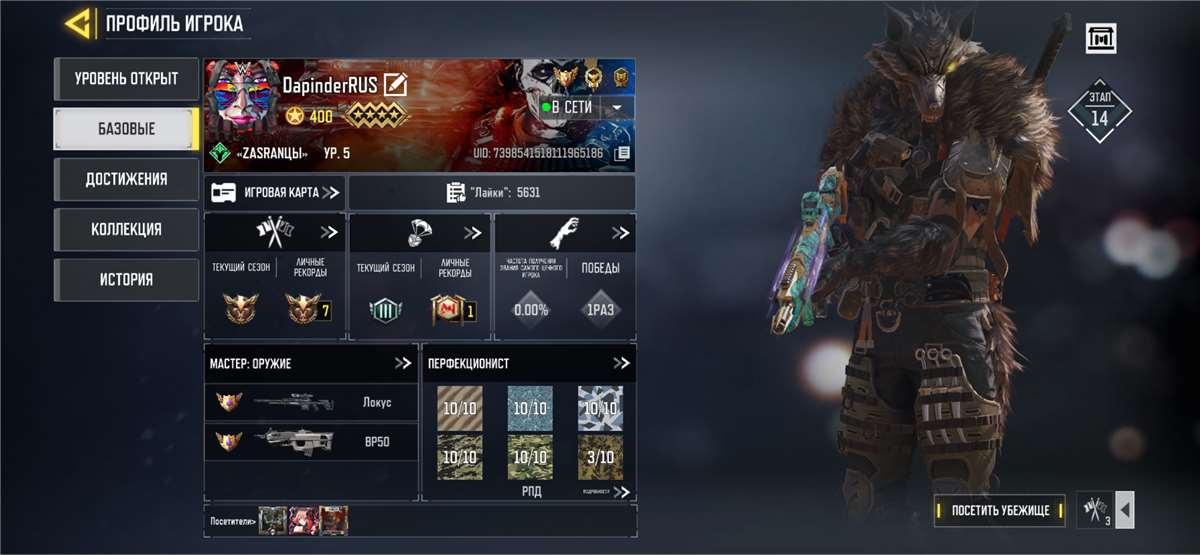Go back using the yellow arrow
This screenshot has width=1200, height=555.
80,23
